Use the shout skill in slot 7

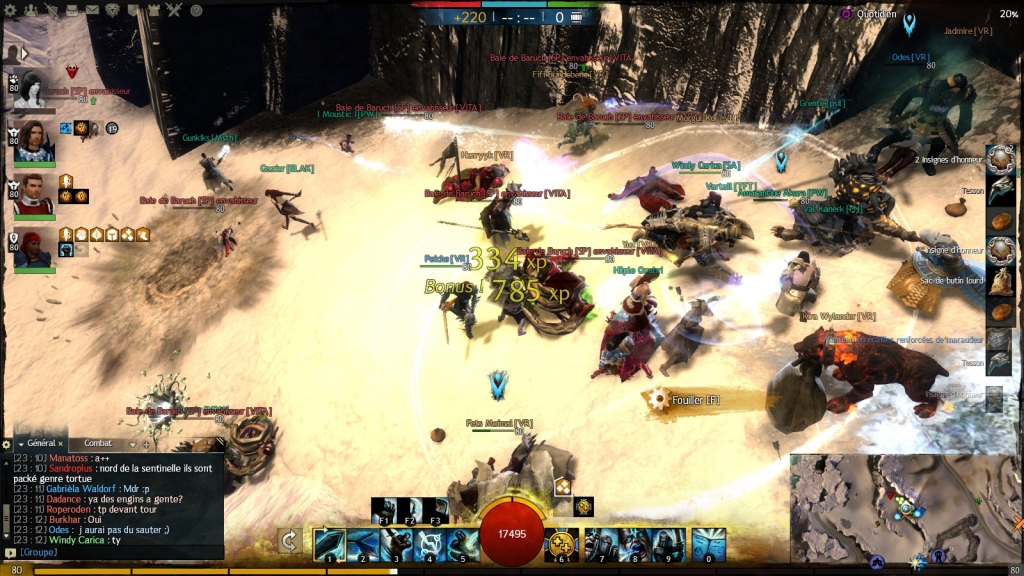pos(600,543)
